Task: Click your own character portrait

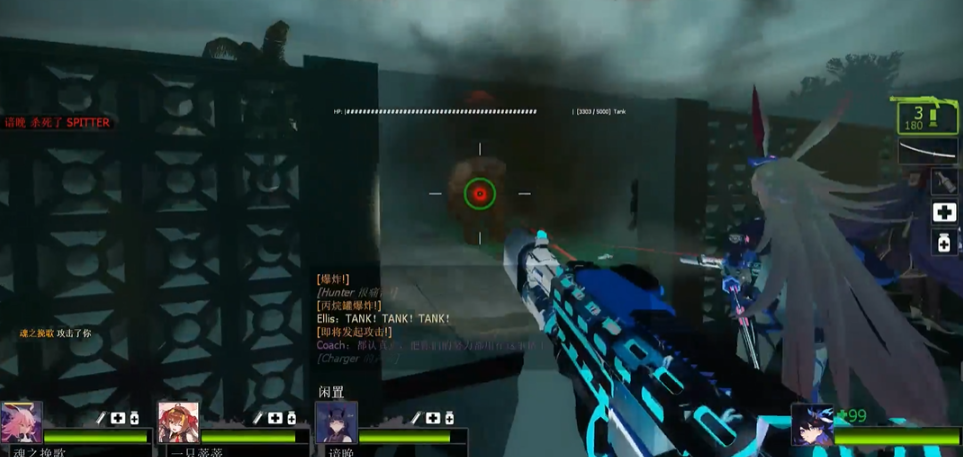Action: coord(812,424)
